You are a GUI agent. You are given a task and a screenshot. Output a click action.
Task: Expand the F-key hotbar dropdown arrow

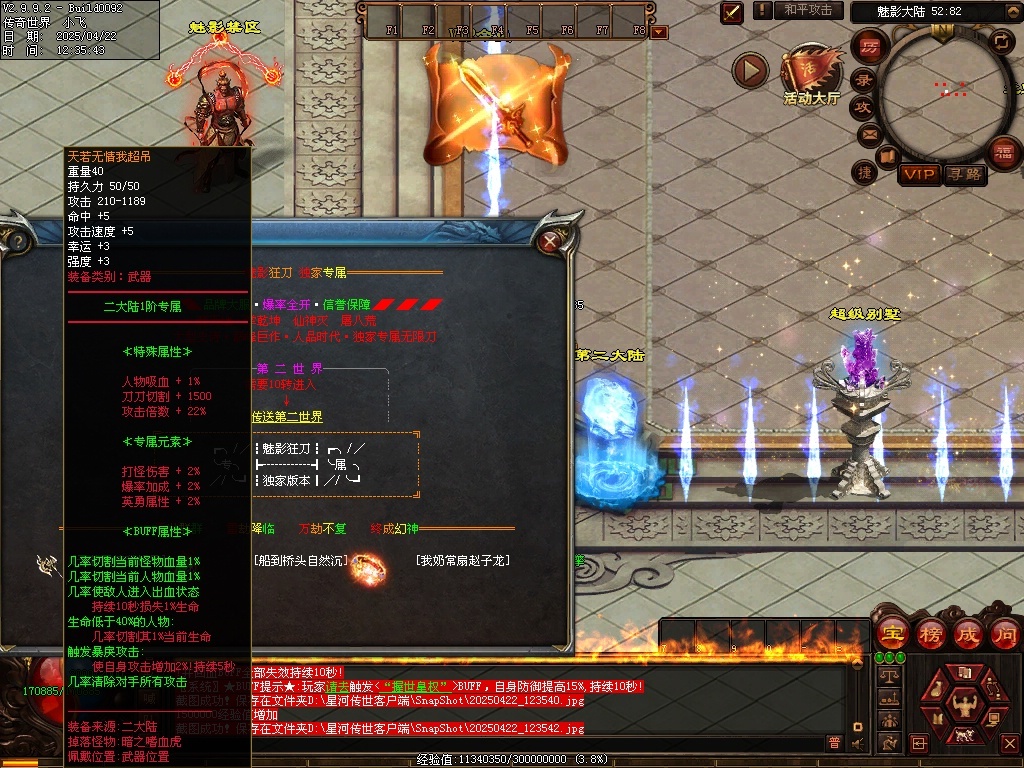[x=658, y=32]
